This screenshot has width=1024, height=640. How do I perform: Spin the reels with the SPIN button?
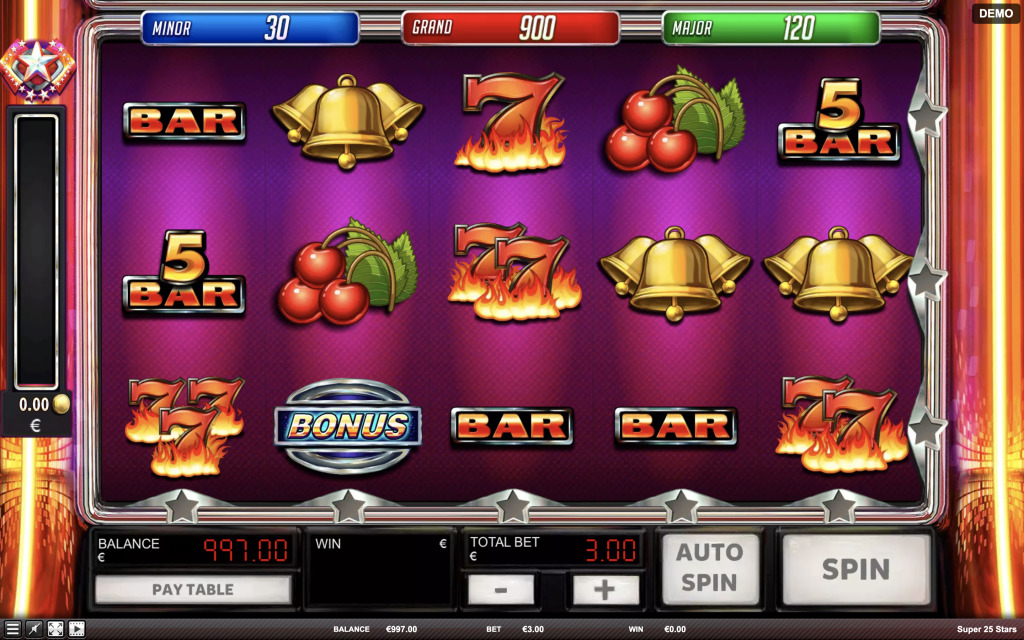click(855, 569)
